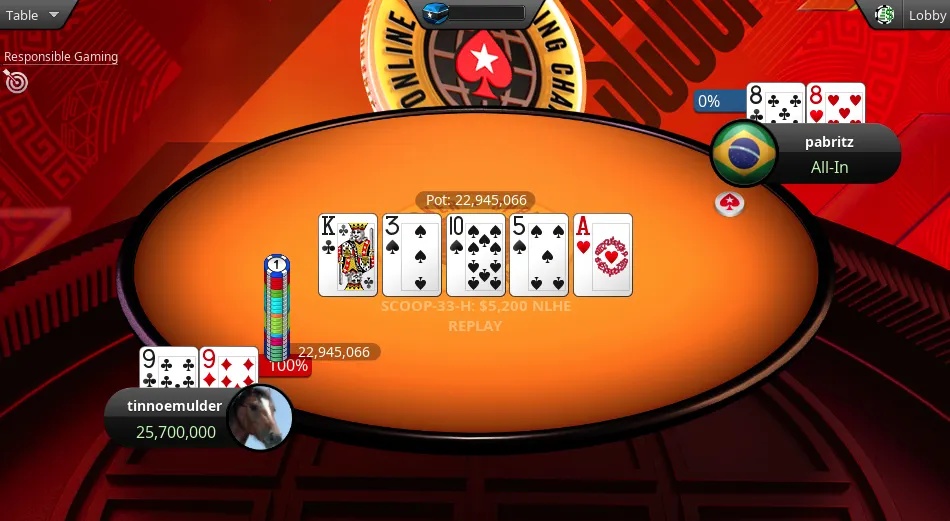Select pabritz's player panel
The width and height of the screenshot is (950, 521).
coord(828,154)
